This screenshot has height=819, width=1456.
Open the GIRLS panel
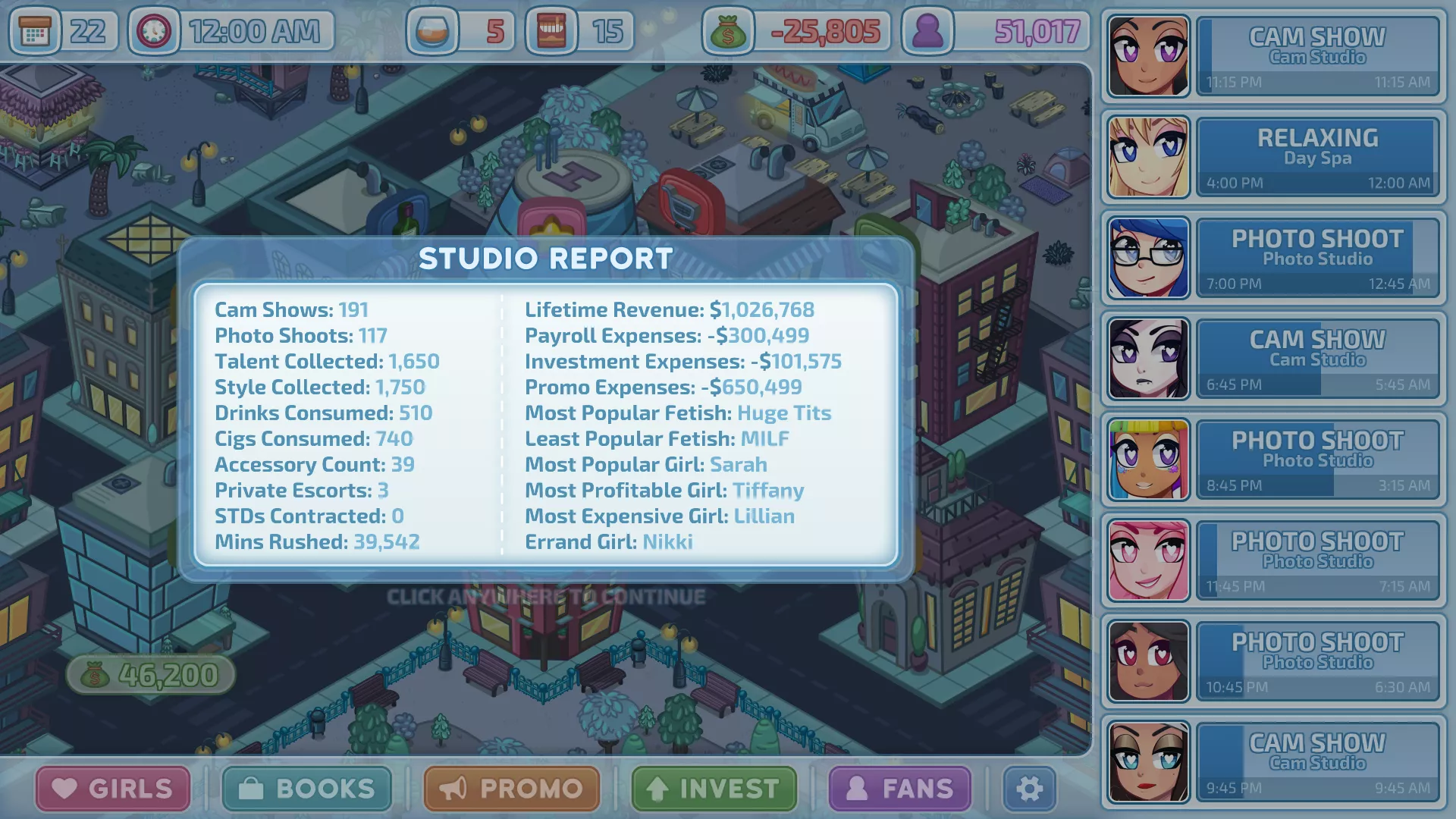114,789
